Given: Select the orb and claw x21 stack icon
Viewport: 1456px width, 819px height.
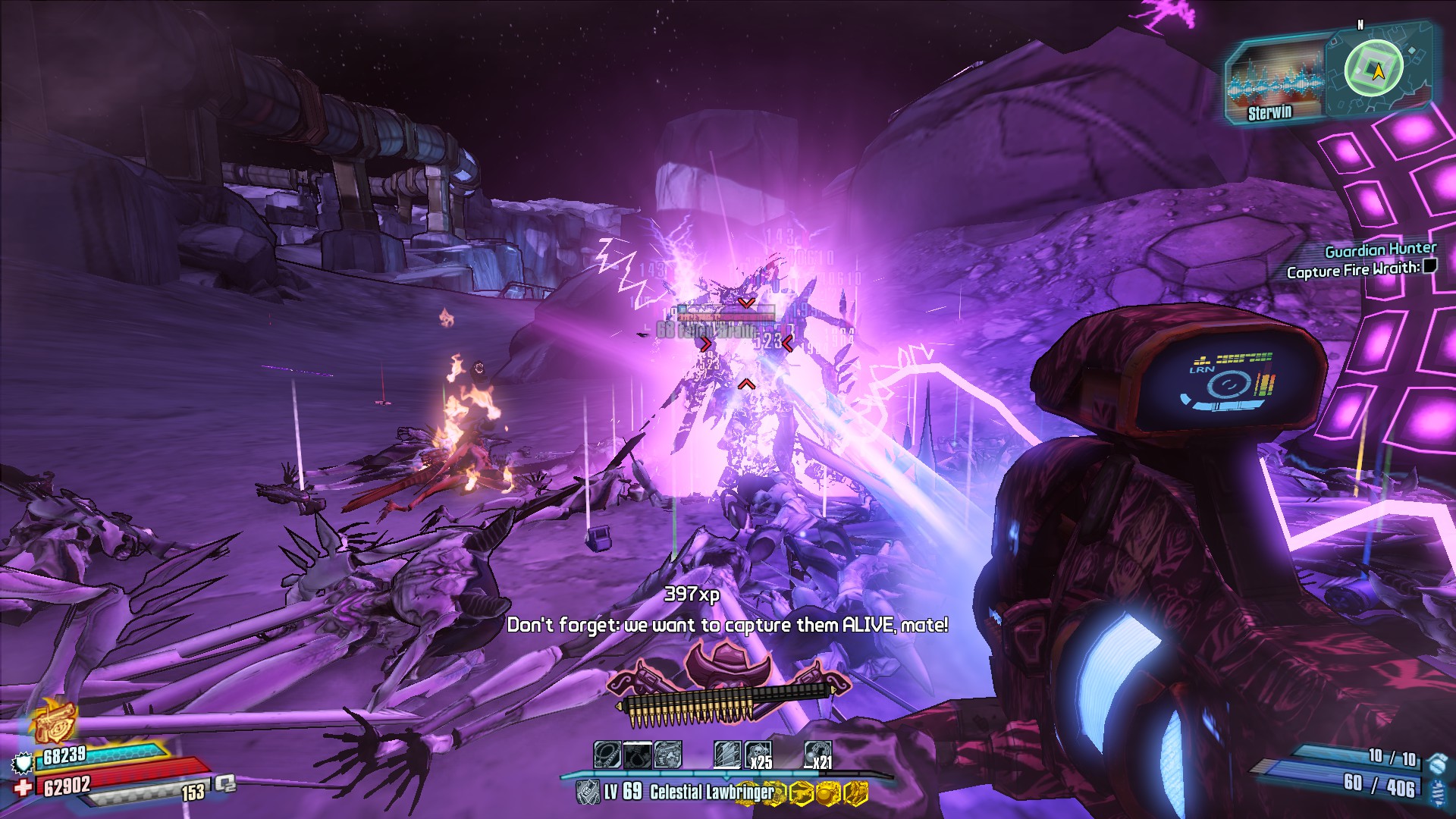Looking at the screenshot, I should pyautogui.click(x=817, y=755).
